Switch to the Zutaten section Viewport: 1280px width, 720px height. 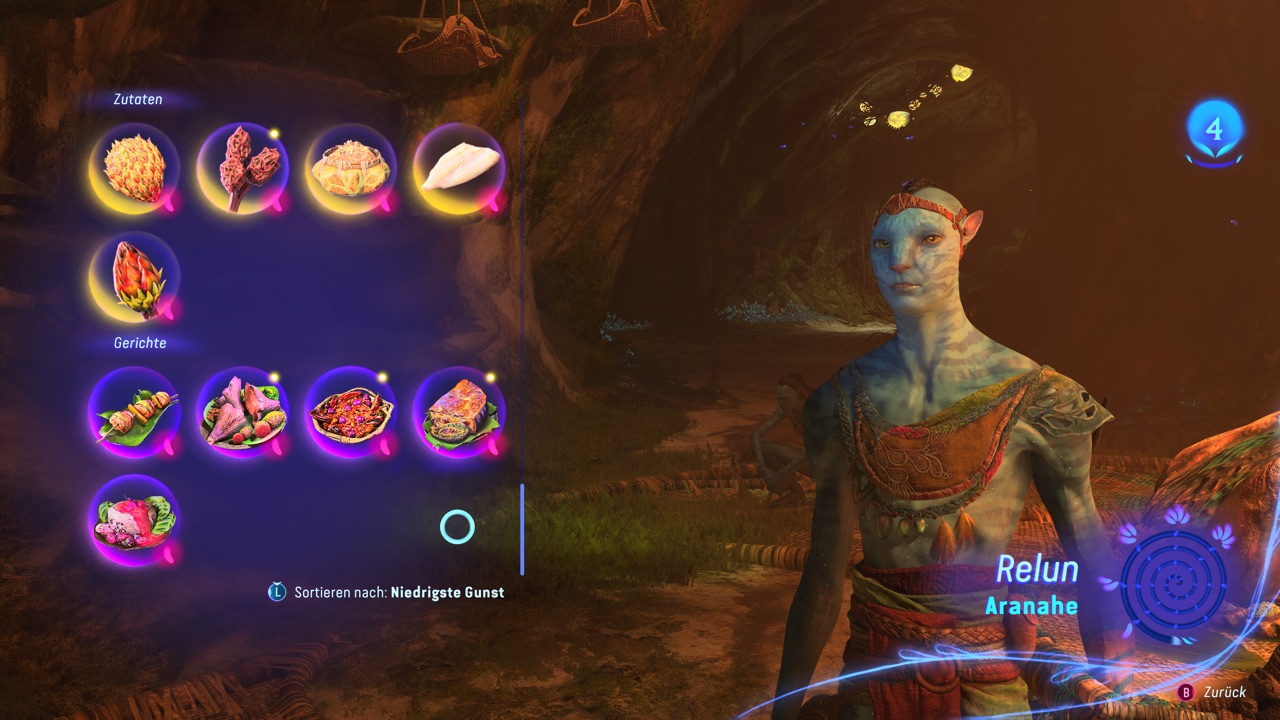[136, 99]
